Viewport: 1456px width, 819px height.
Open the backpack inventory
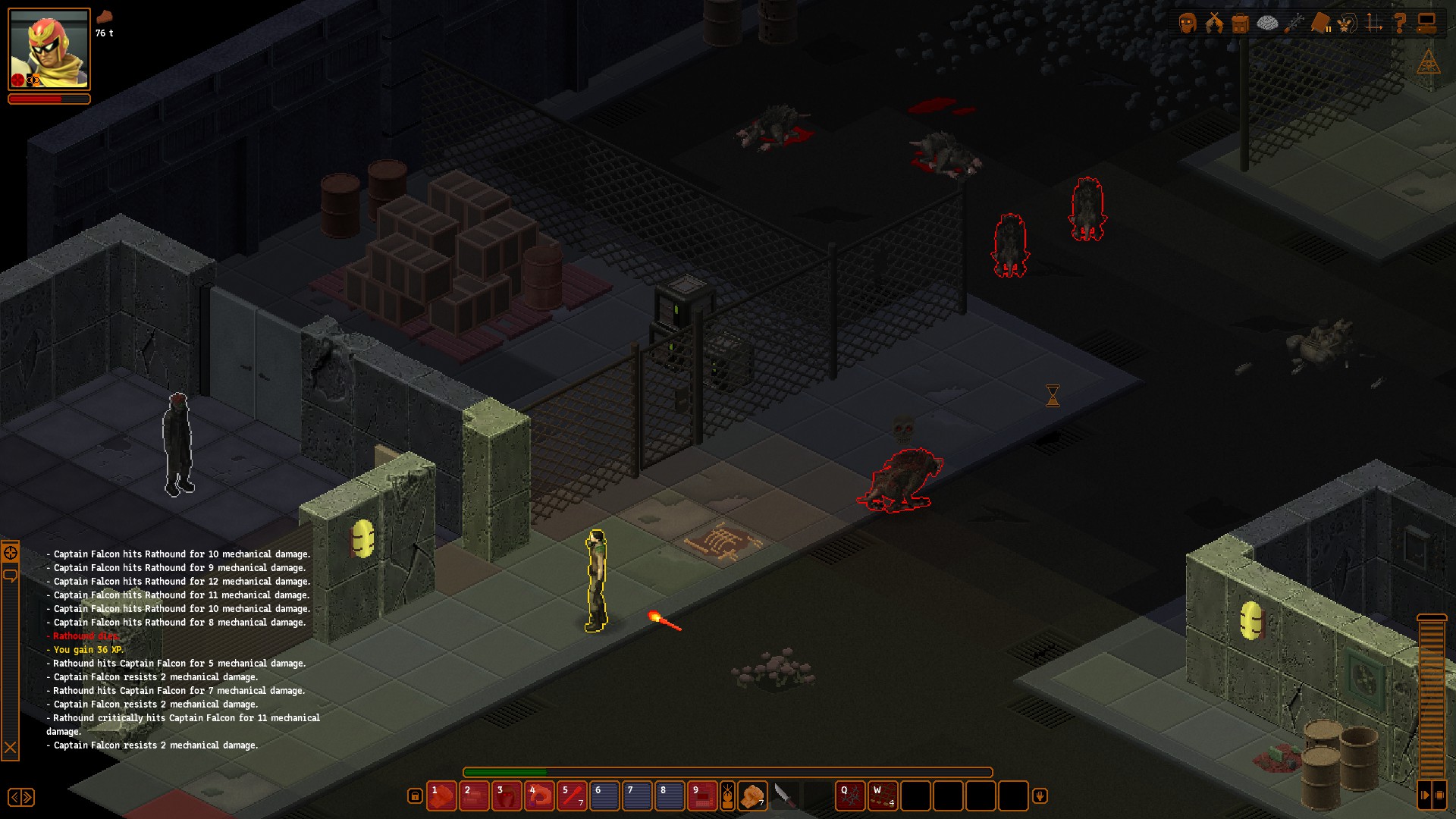[1241, 24]
